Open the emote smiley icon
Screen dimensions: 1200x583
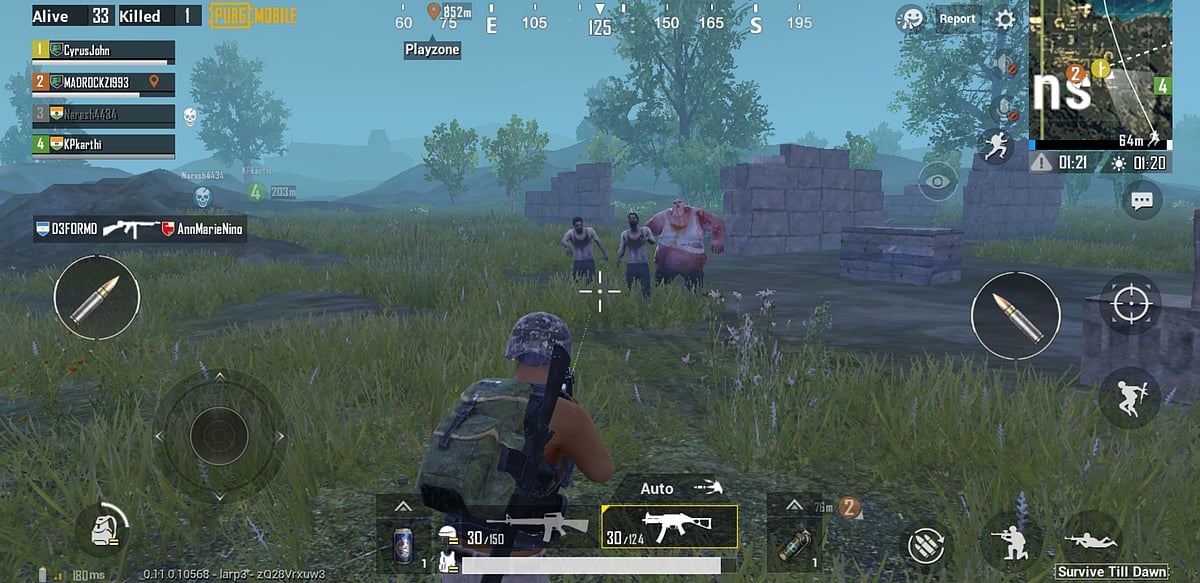[910, 19]
